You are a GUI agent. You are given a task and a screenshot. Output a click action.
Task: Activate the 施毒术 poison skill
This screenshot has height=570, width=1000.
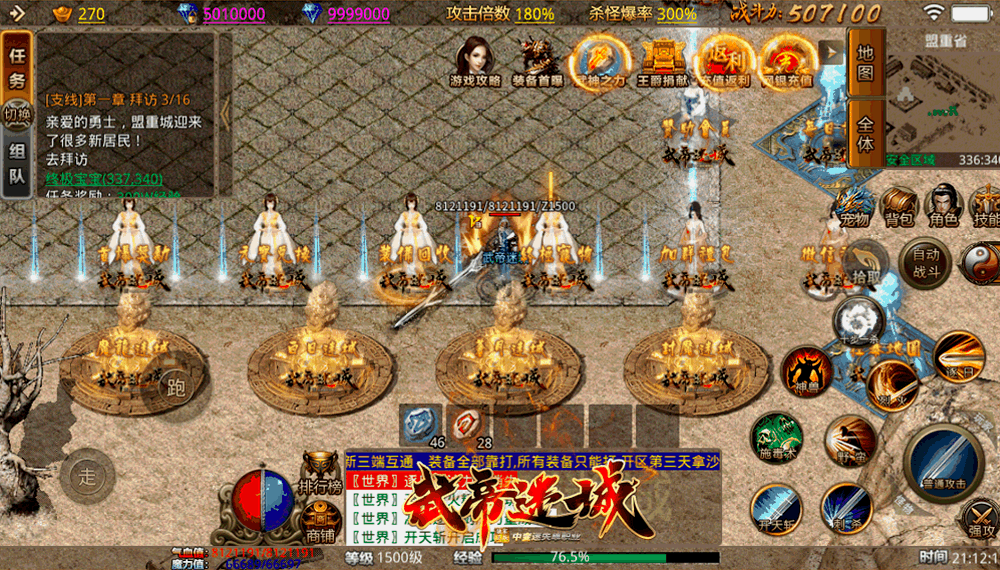point(778,438)
